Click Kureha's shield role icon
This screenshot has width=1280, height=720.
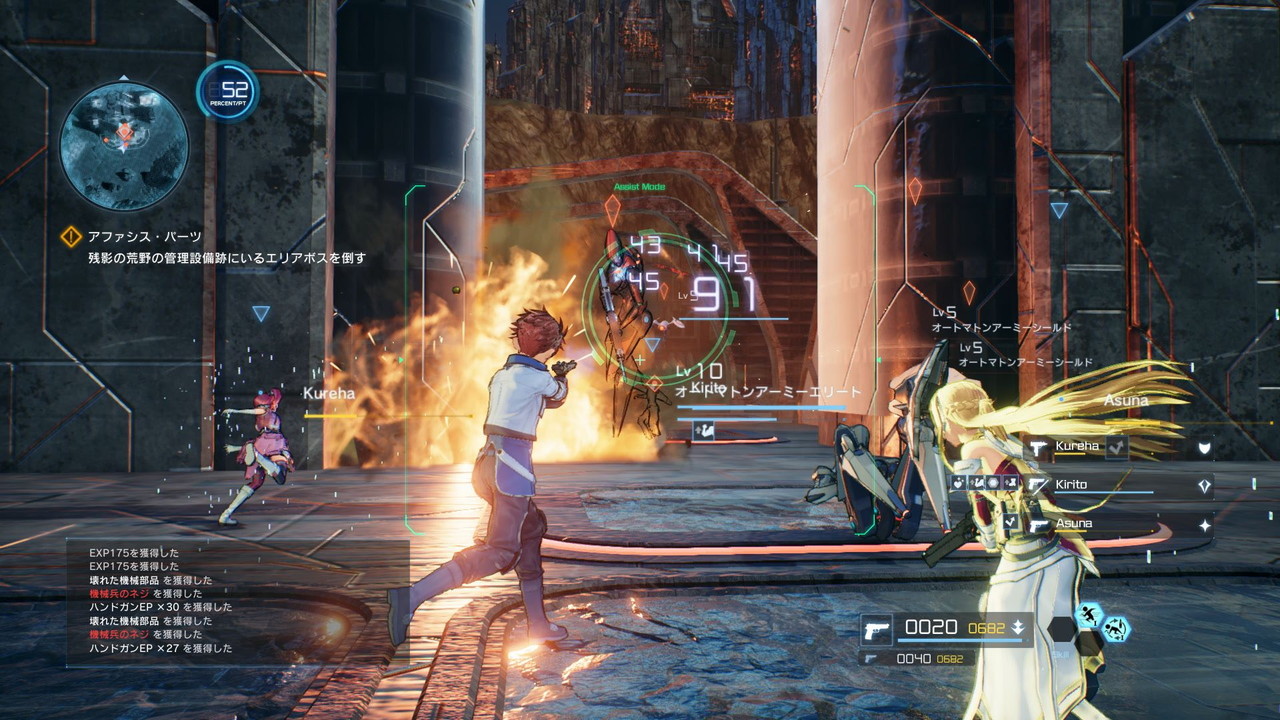(x=1205, y=449)
